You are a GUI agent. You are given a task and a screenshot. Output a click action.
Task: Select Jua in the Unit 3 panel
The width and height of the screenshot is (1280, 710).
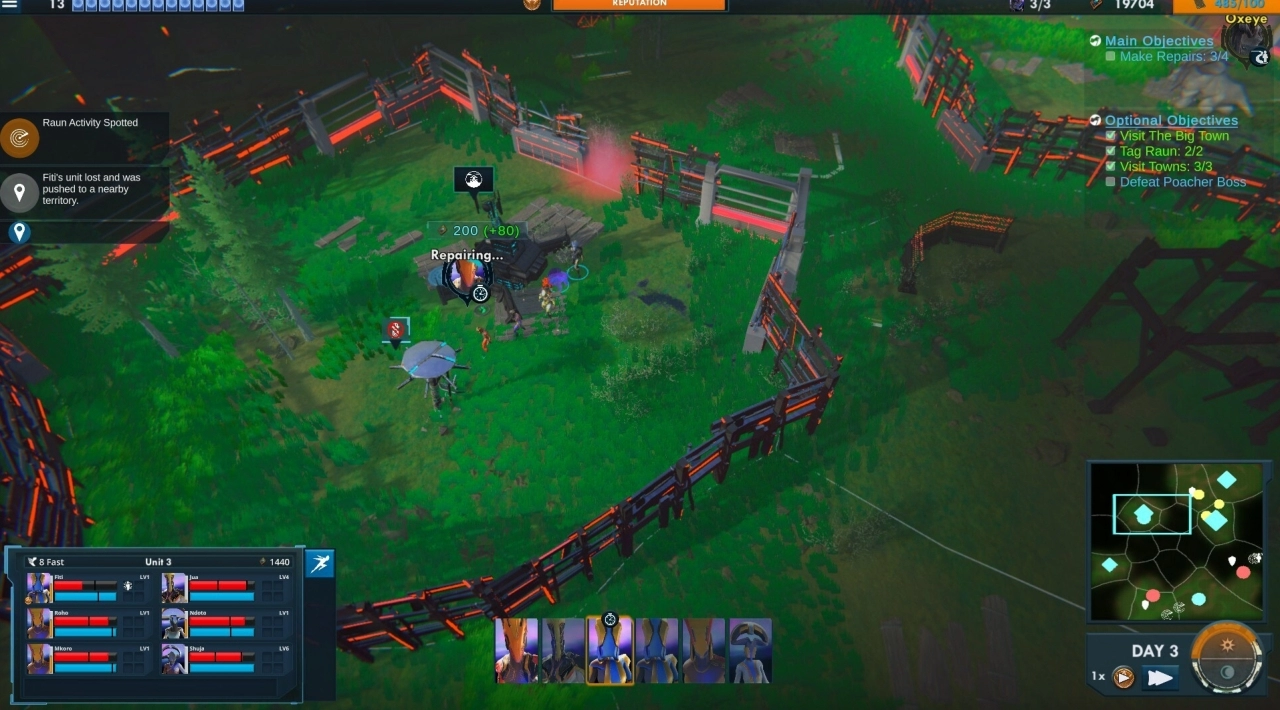tap(175, 588)
